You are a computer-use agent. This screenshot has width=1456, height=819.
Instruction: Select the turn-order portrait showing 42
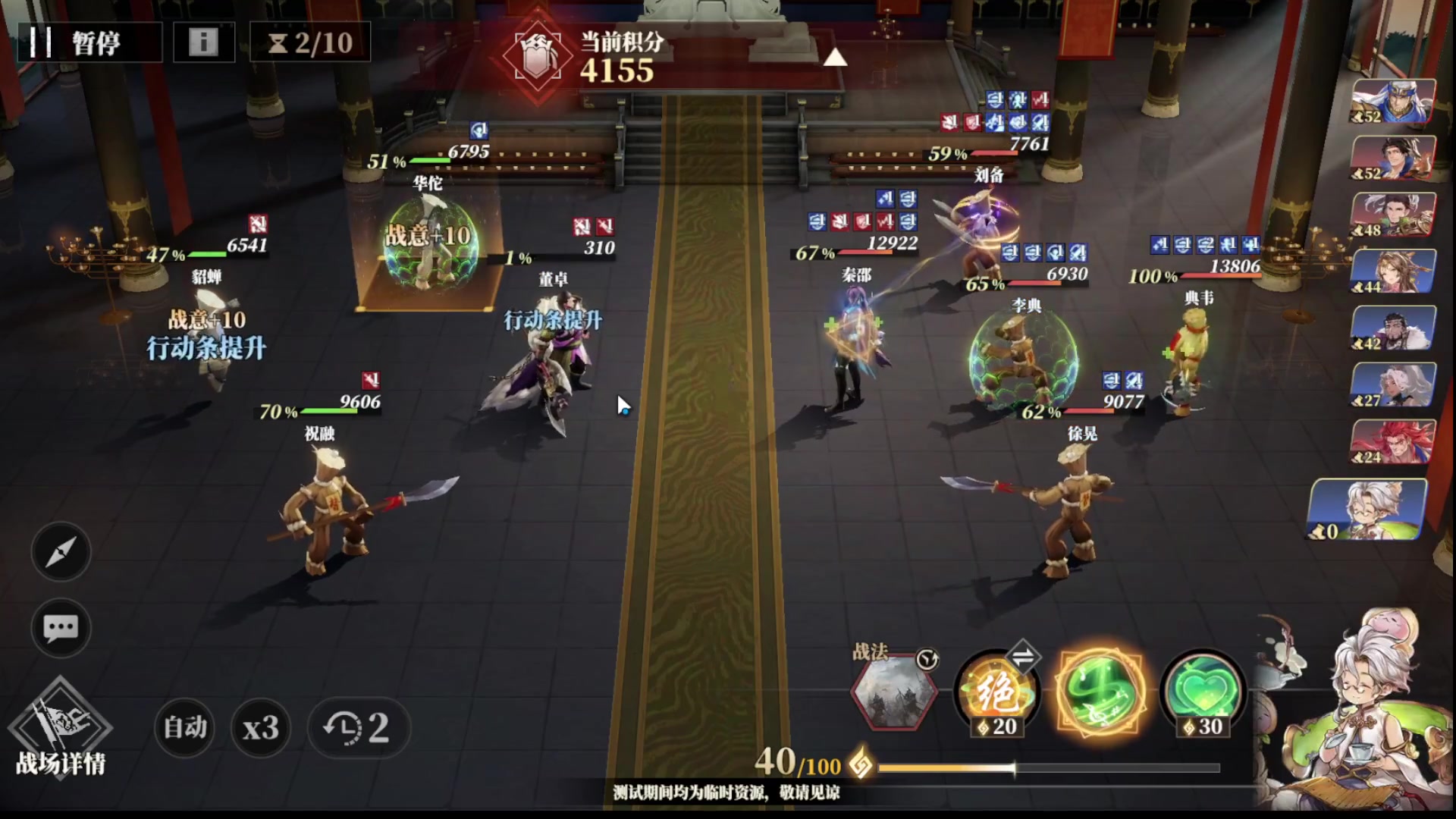click(1394, 328)
